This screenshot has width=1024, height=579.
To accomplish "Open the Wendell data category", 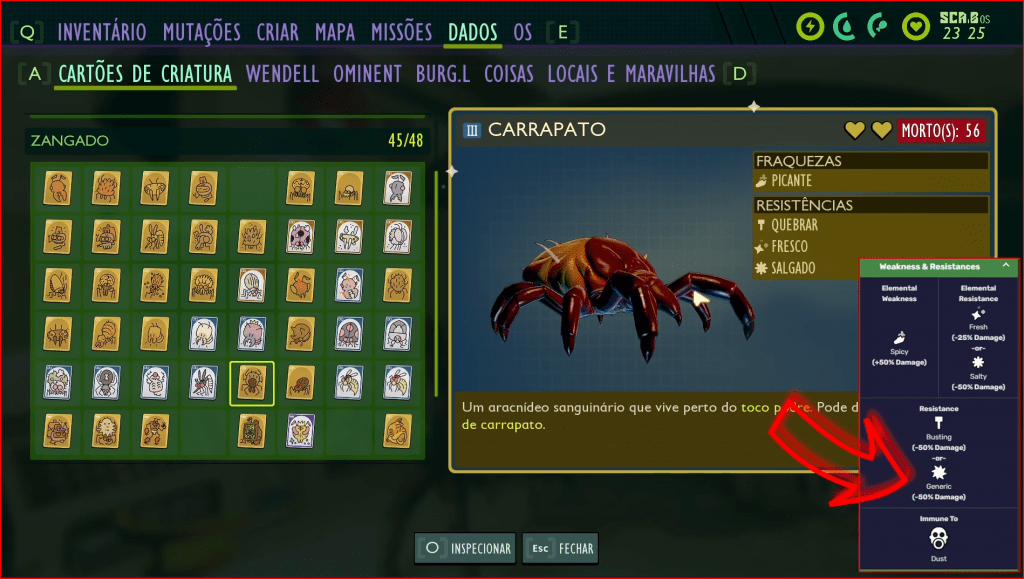I will (282, 74).
